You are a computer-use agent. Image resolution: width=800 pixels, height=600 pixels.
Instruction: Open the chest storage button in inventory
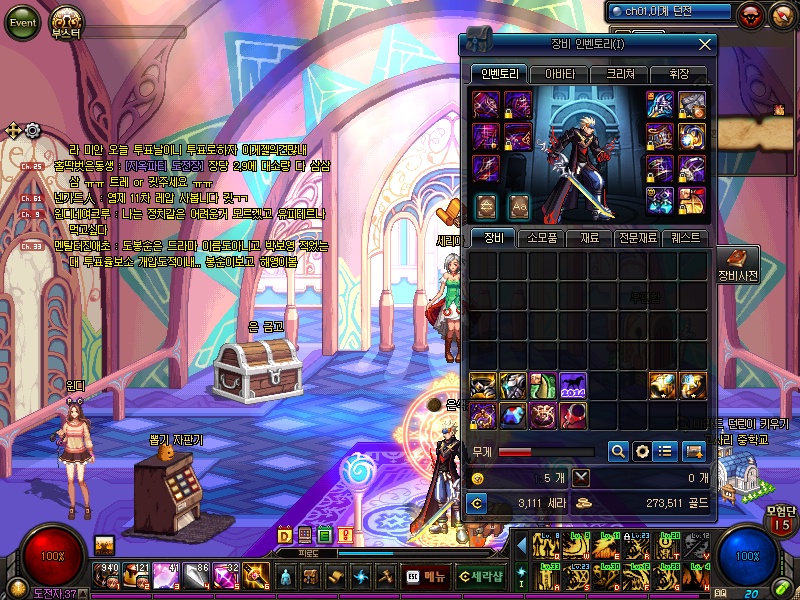(694, 451)
